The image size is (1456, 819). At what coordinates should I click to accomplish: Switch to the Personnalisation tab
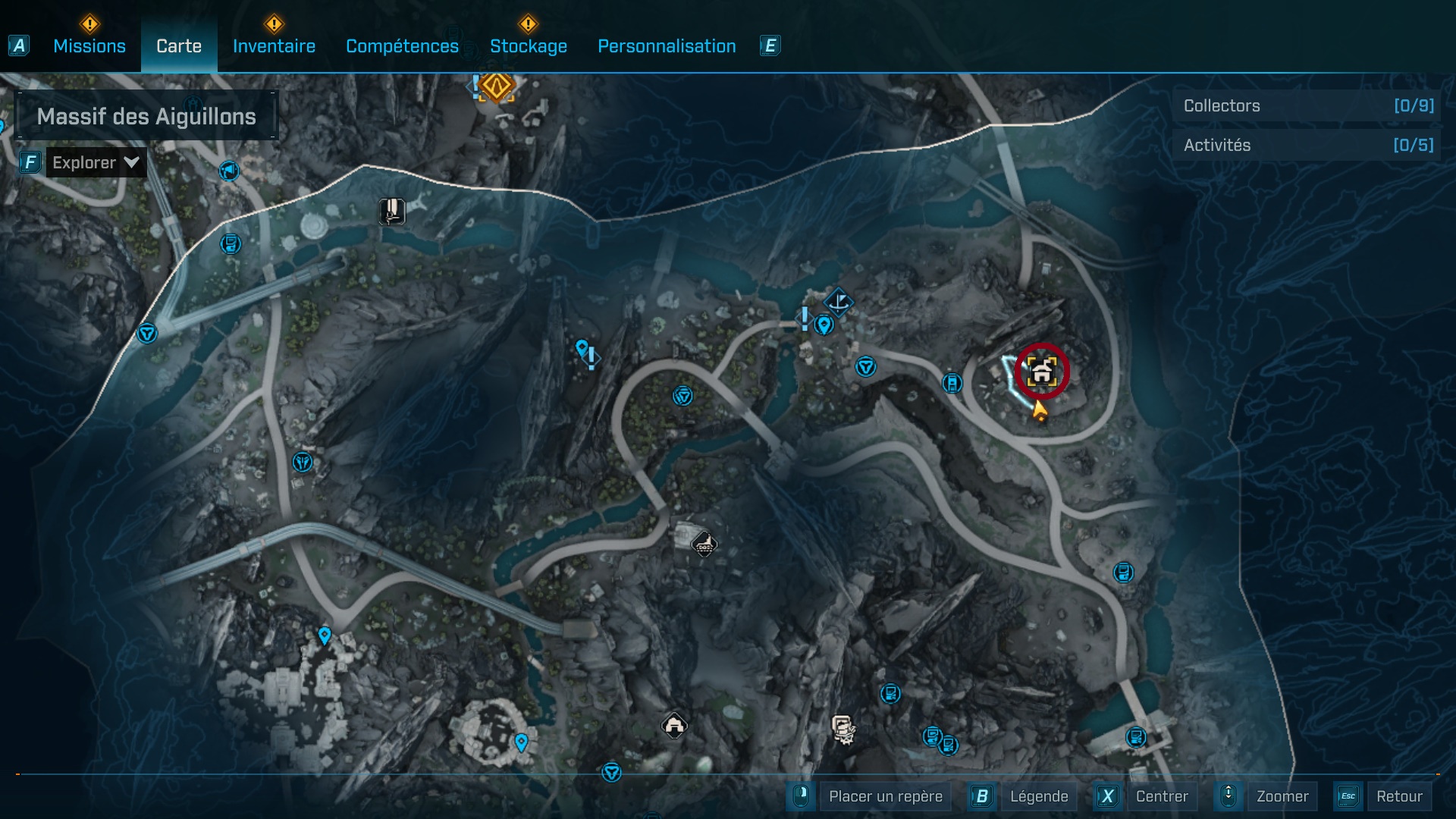[667, 46]
